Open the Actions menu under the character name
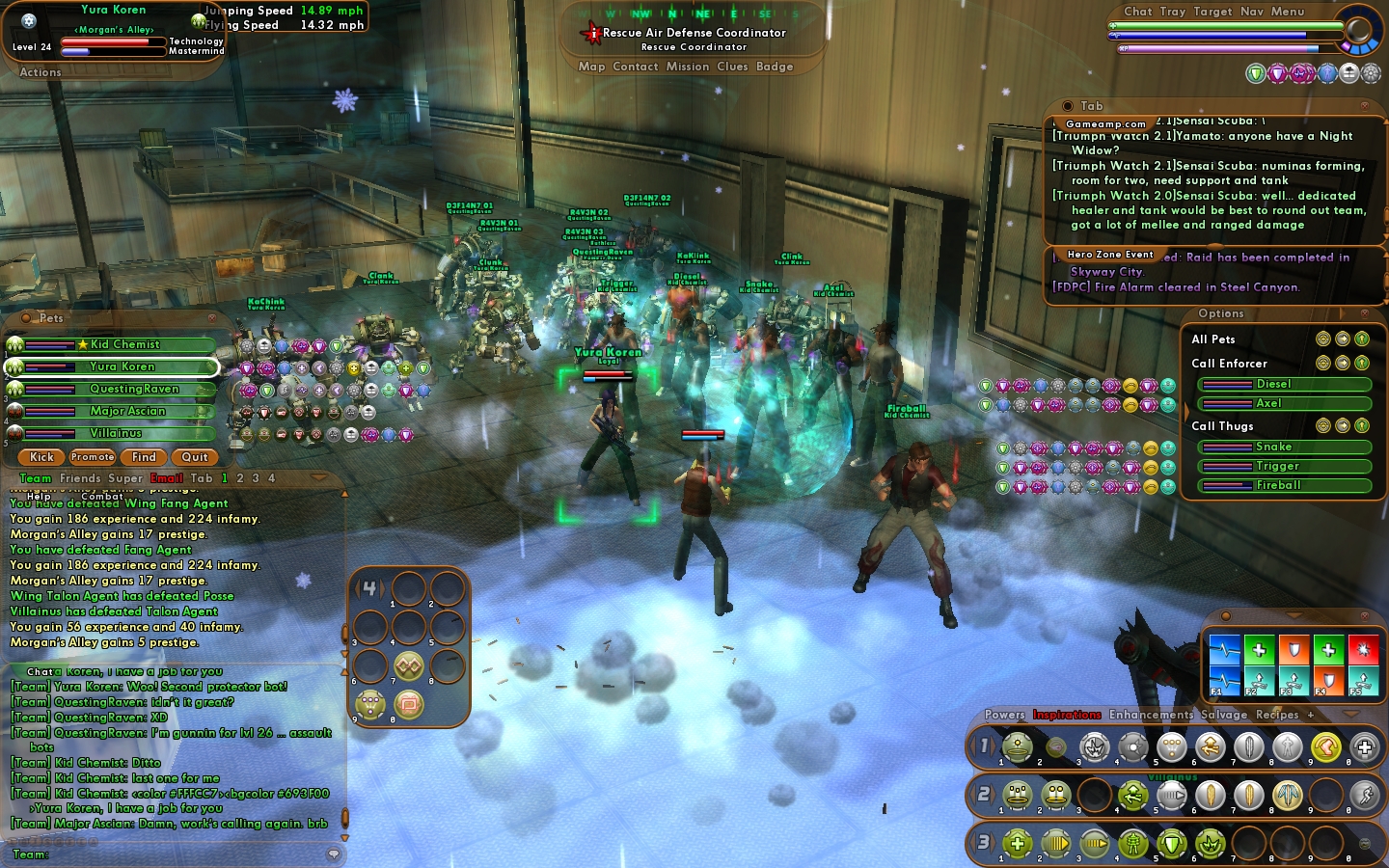This screenshot has width=1389, height=868. 41,72
